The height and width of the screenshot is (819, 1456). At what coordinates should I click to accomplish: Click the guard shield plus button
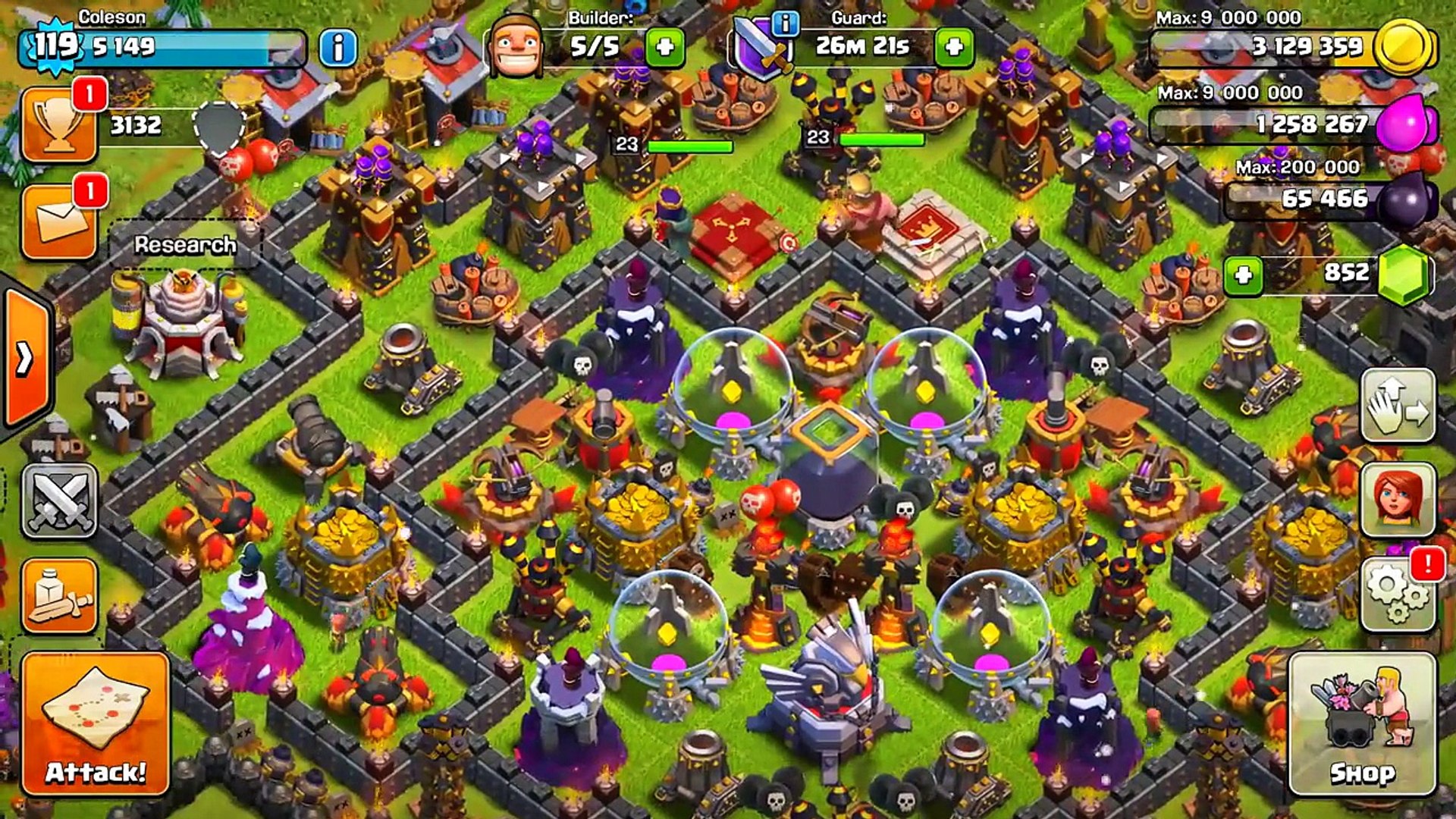point(954,47)
